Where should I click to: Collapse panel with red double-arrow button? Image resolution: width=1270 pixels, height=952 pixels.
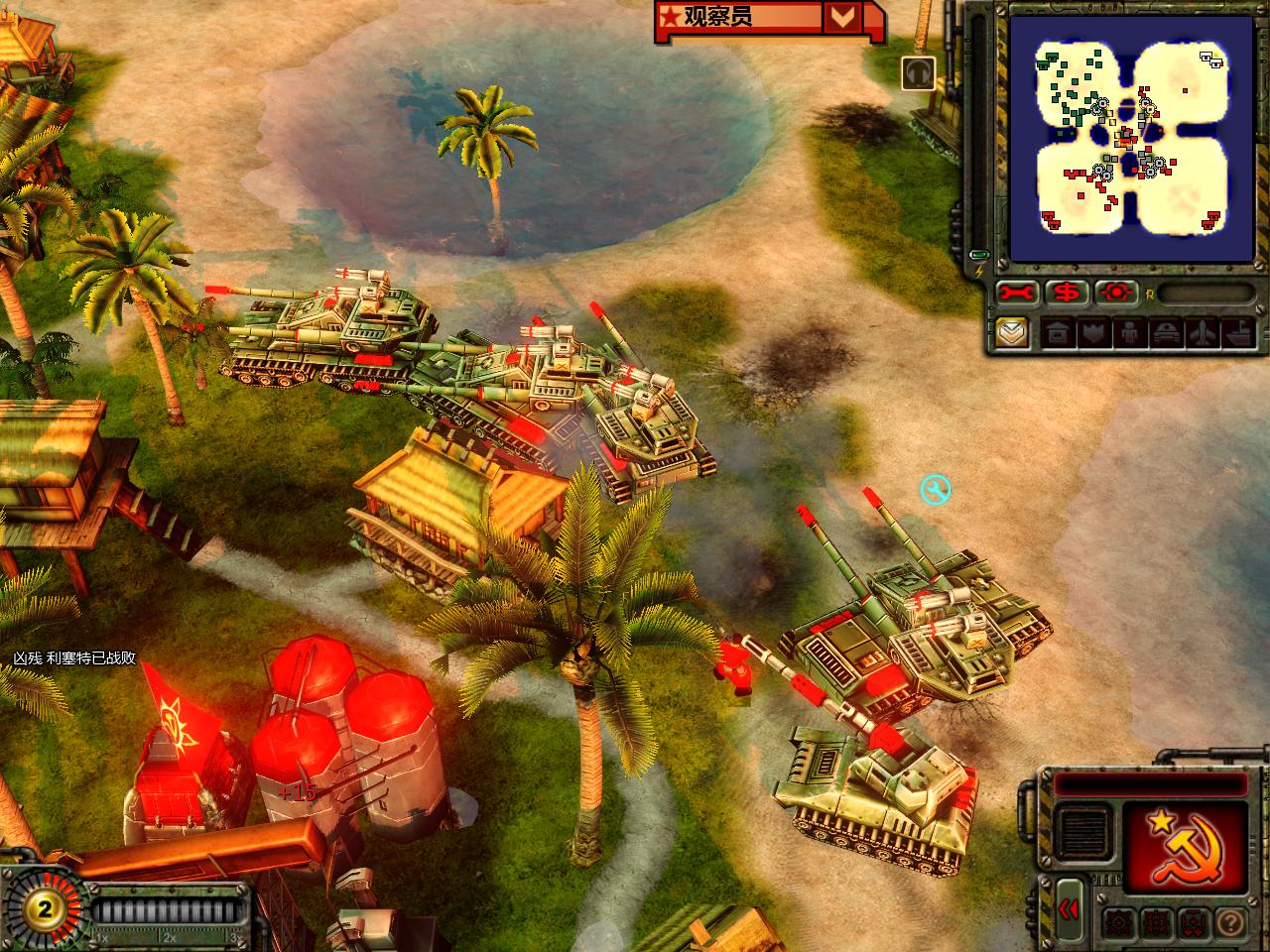point(1068,909)
